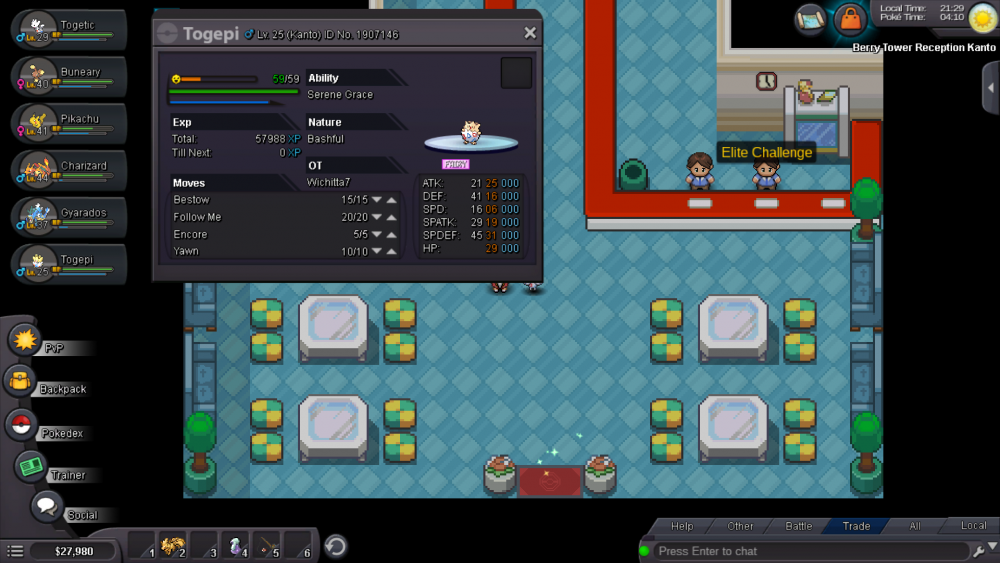Click the orange shopping bag icon

[x=850, y=20]
